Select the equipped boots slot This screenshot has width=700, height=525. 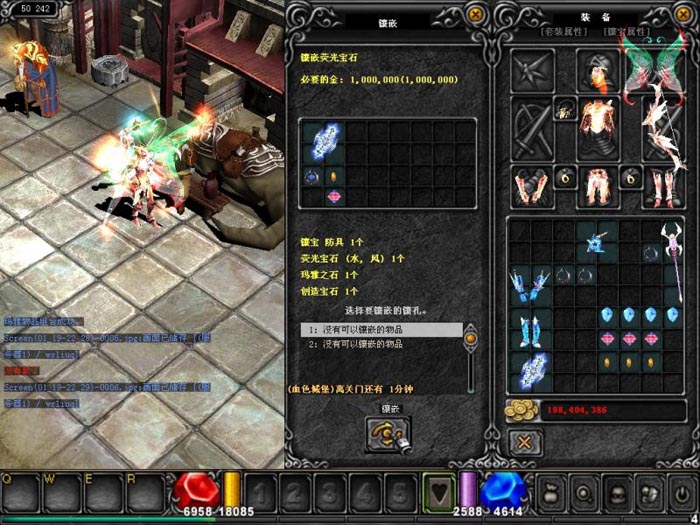[x=661, y=185]
